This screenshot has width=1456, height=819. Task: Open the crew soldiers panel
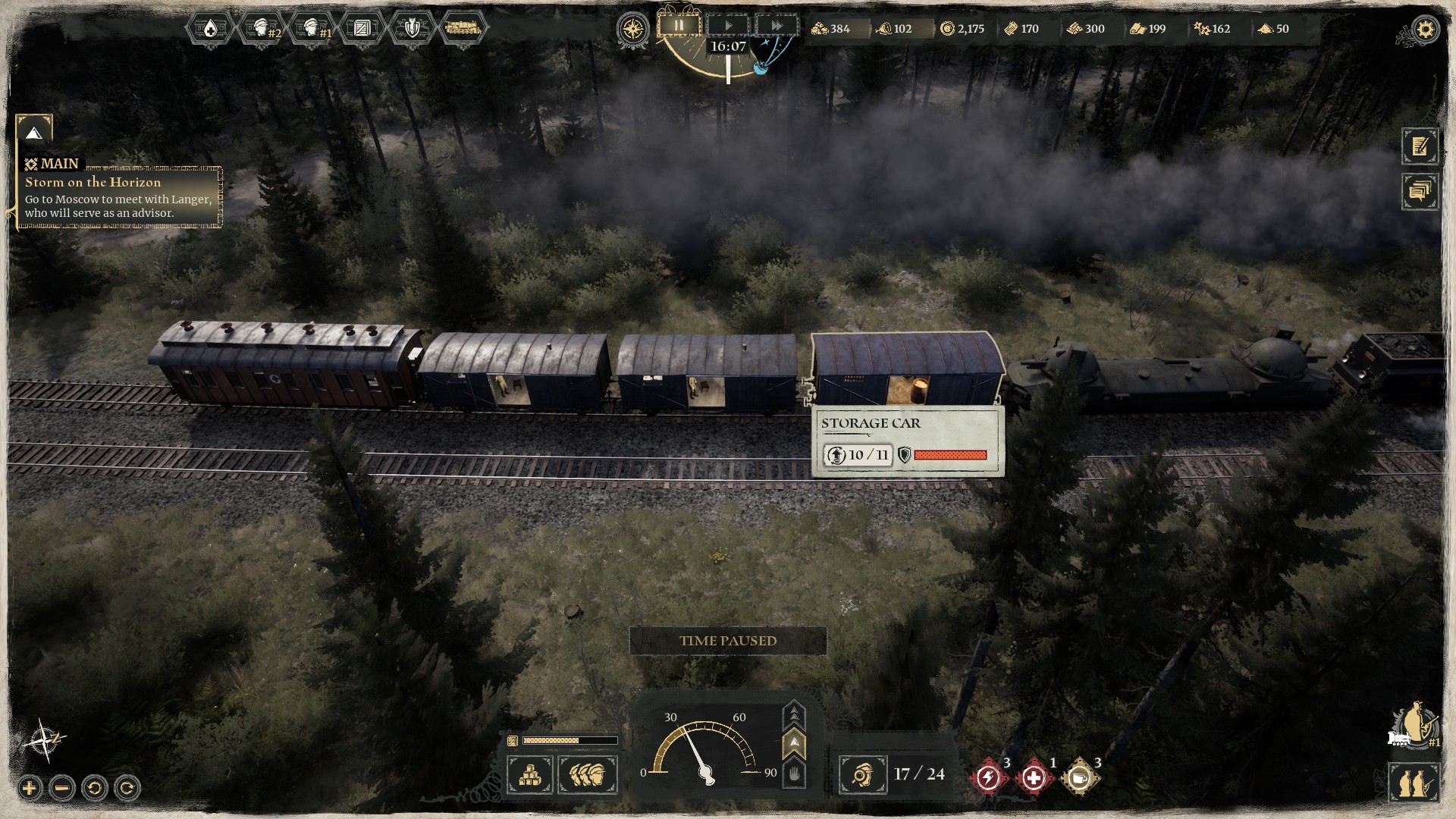pos(588,775)
